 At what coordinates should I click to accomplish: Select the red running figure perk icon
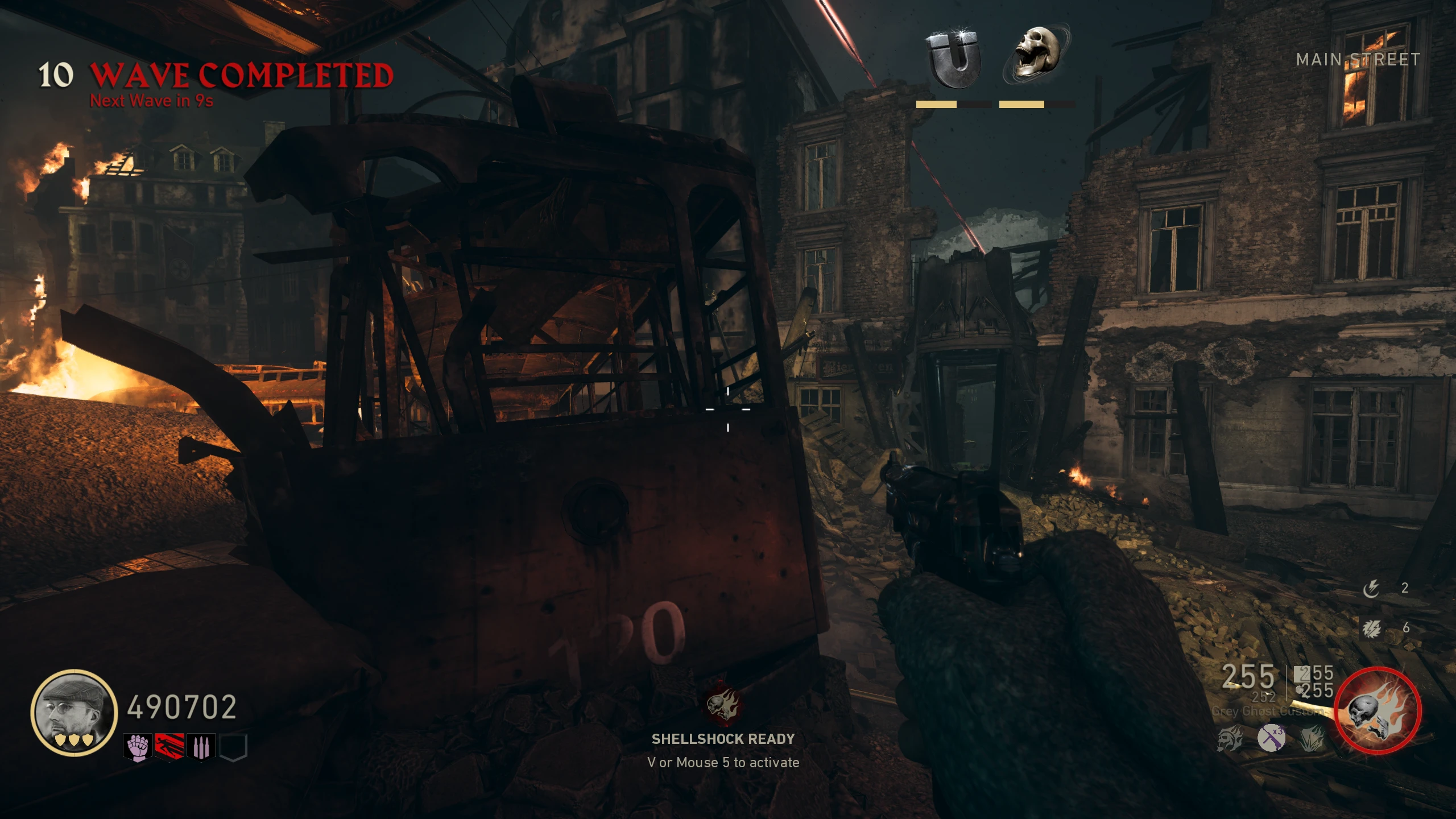(169, 747)
